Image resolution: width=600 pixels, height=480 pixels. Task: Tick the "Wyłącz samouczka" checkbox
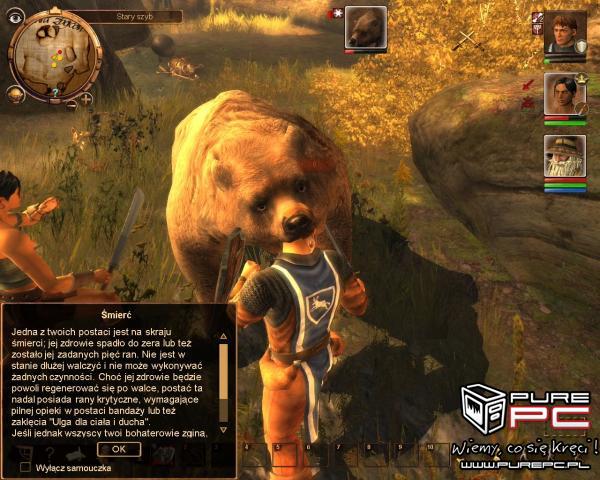coord(26,467)
